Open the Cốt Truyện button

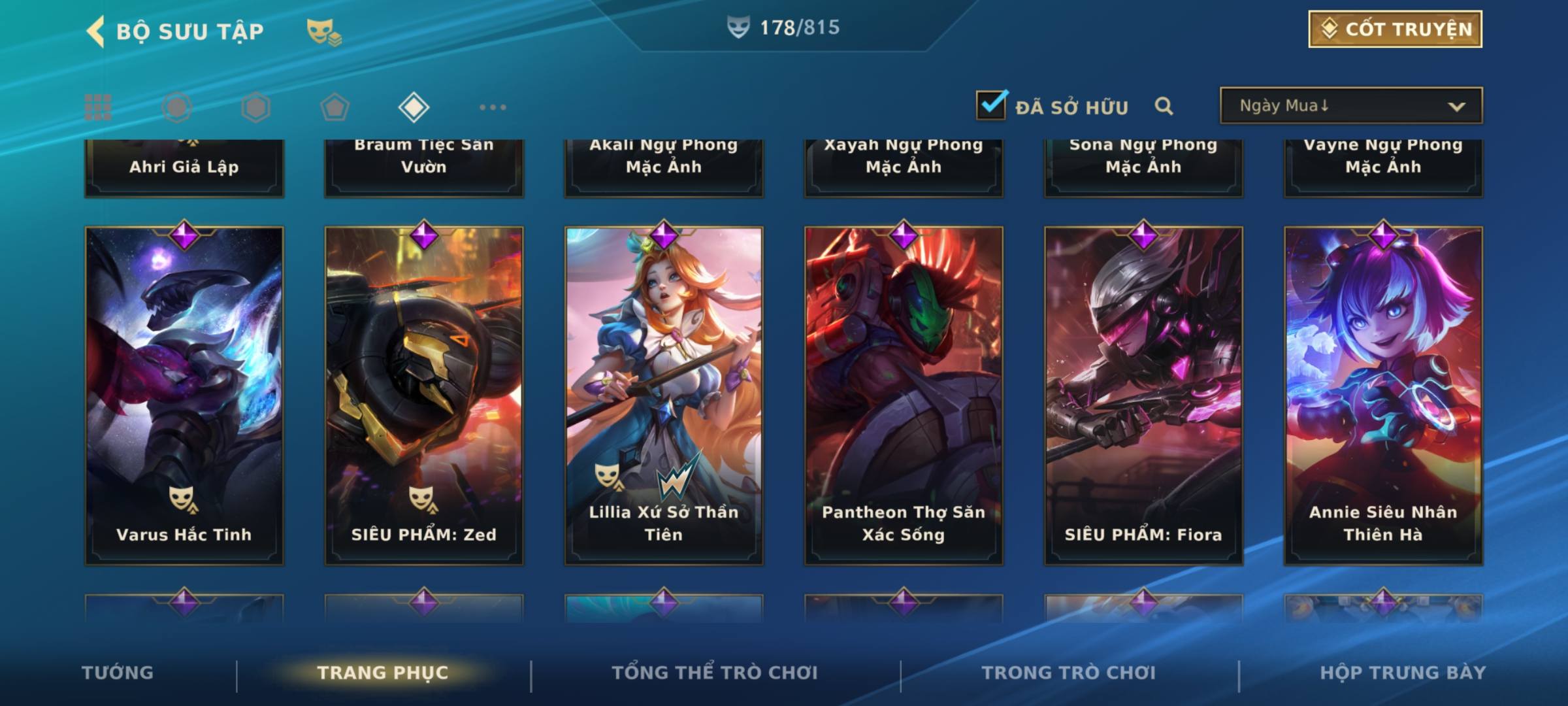coord(1395,29)
